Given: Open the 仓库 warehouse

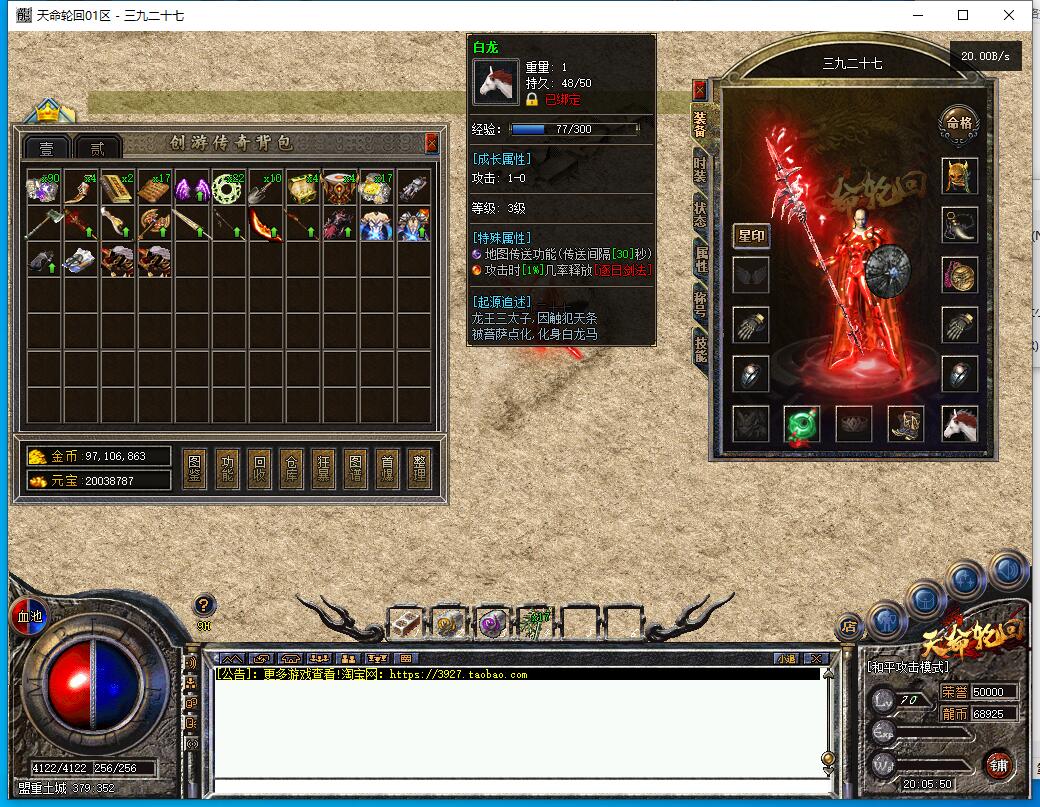Looking at the screenshot, I should pyautogui.click(x=292, y=469).
